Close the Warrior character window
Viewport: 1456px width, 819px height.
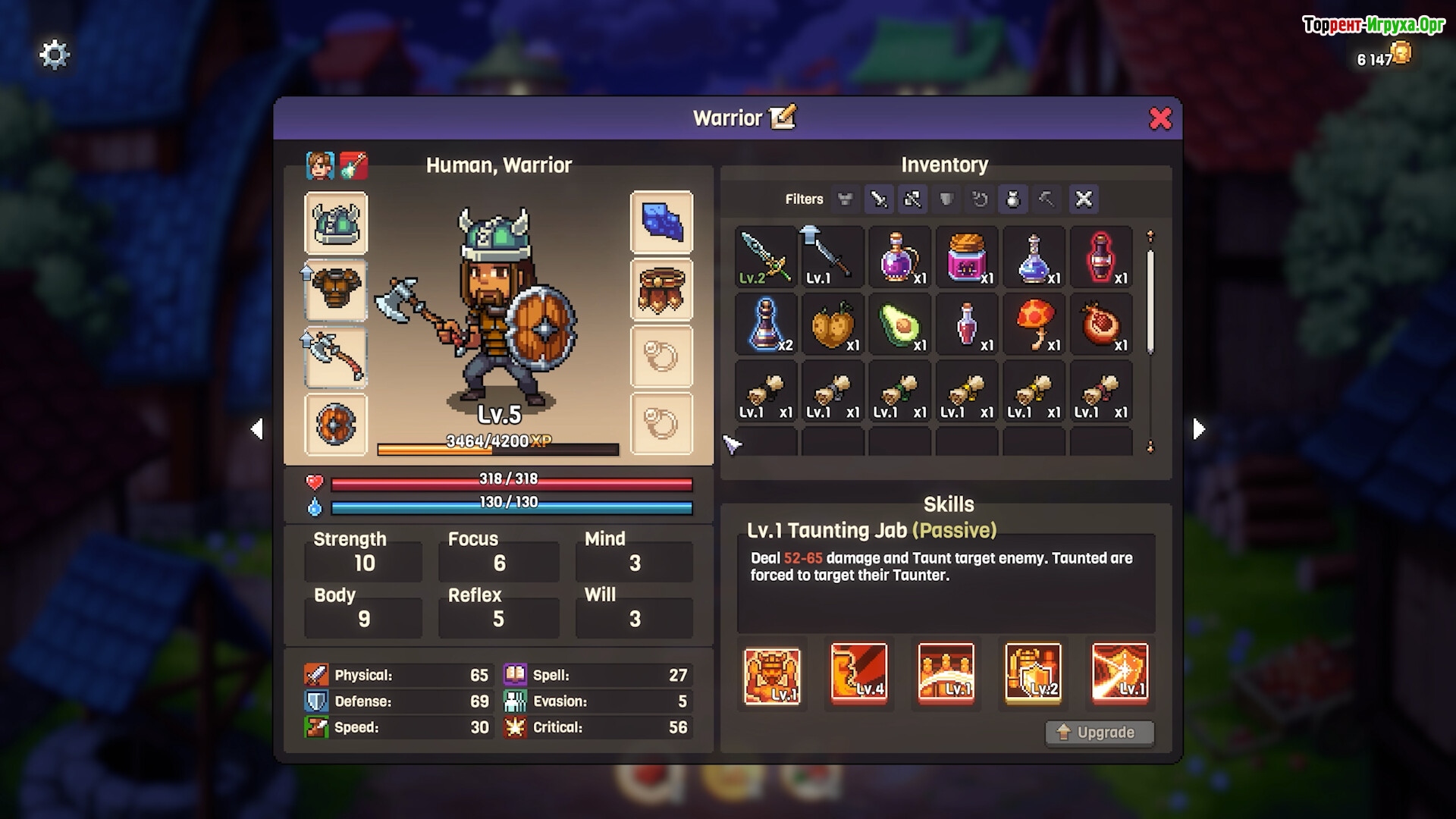pos(1160,118)
